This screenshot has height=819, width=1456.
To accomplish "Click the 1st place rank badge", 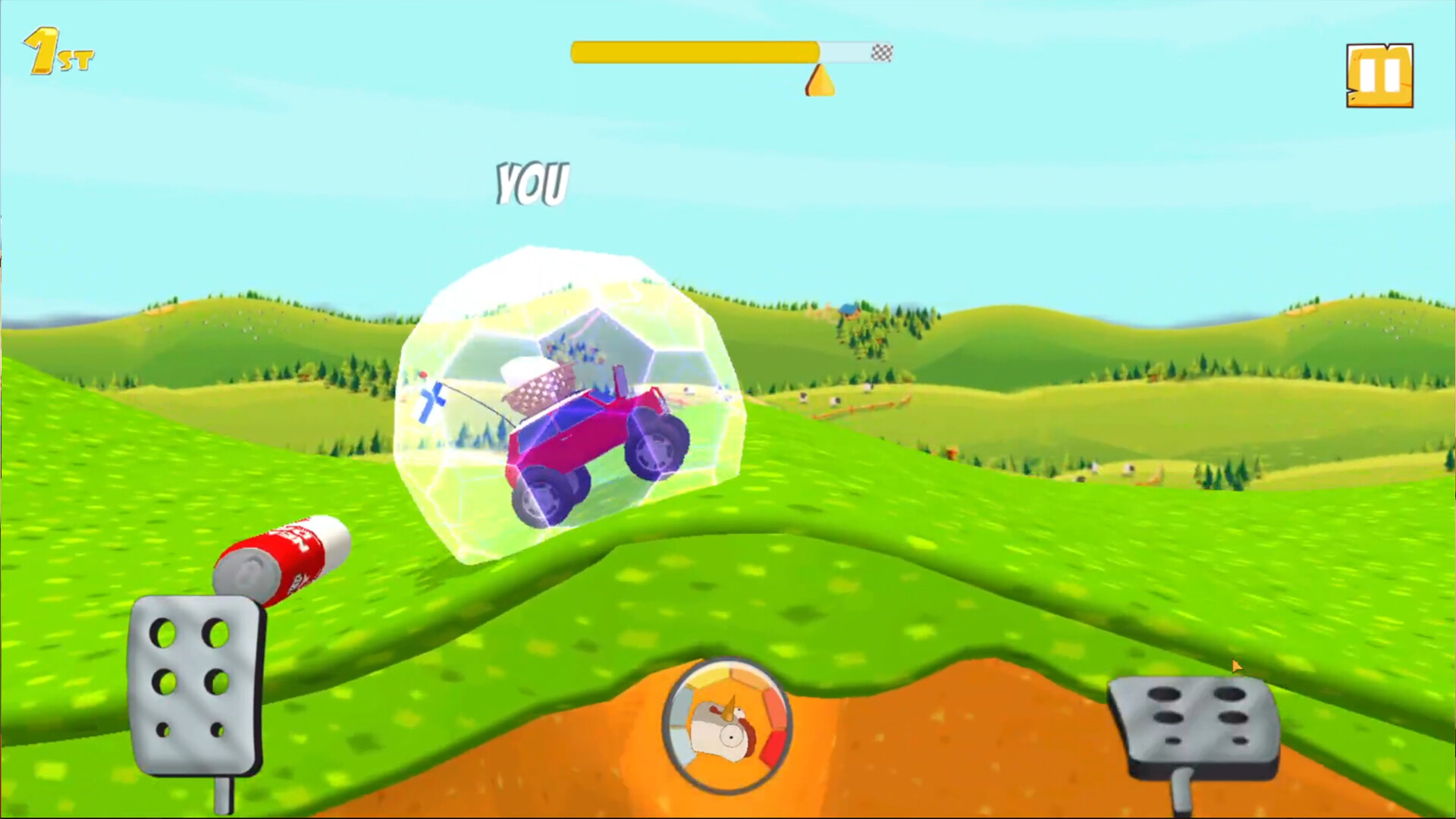I will [55, 49].
